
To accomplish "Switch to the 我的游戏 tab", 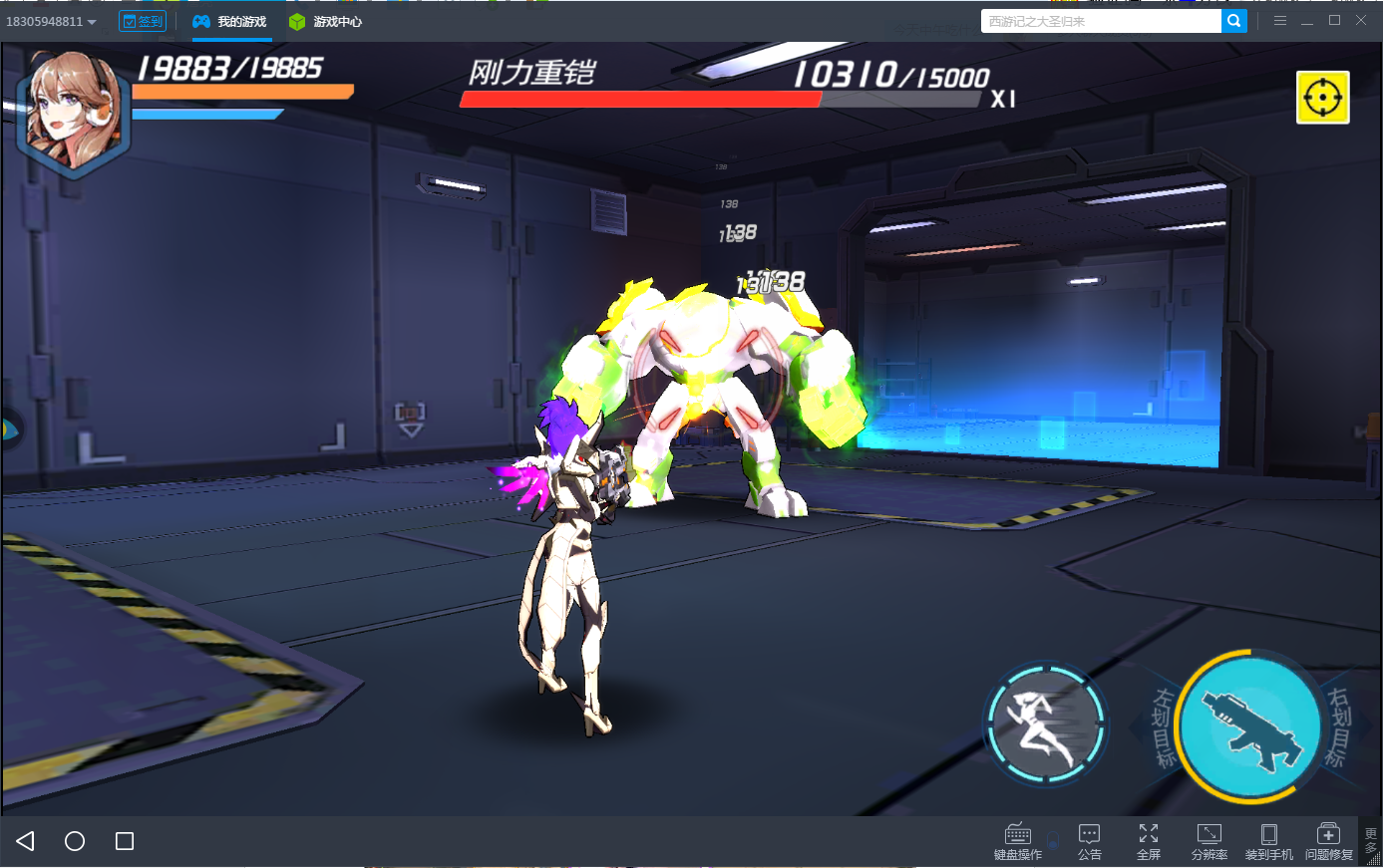I will tap(230, 21).
